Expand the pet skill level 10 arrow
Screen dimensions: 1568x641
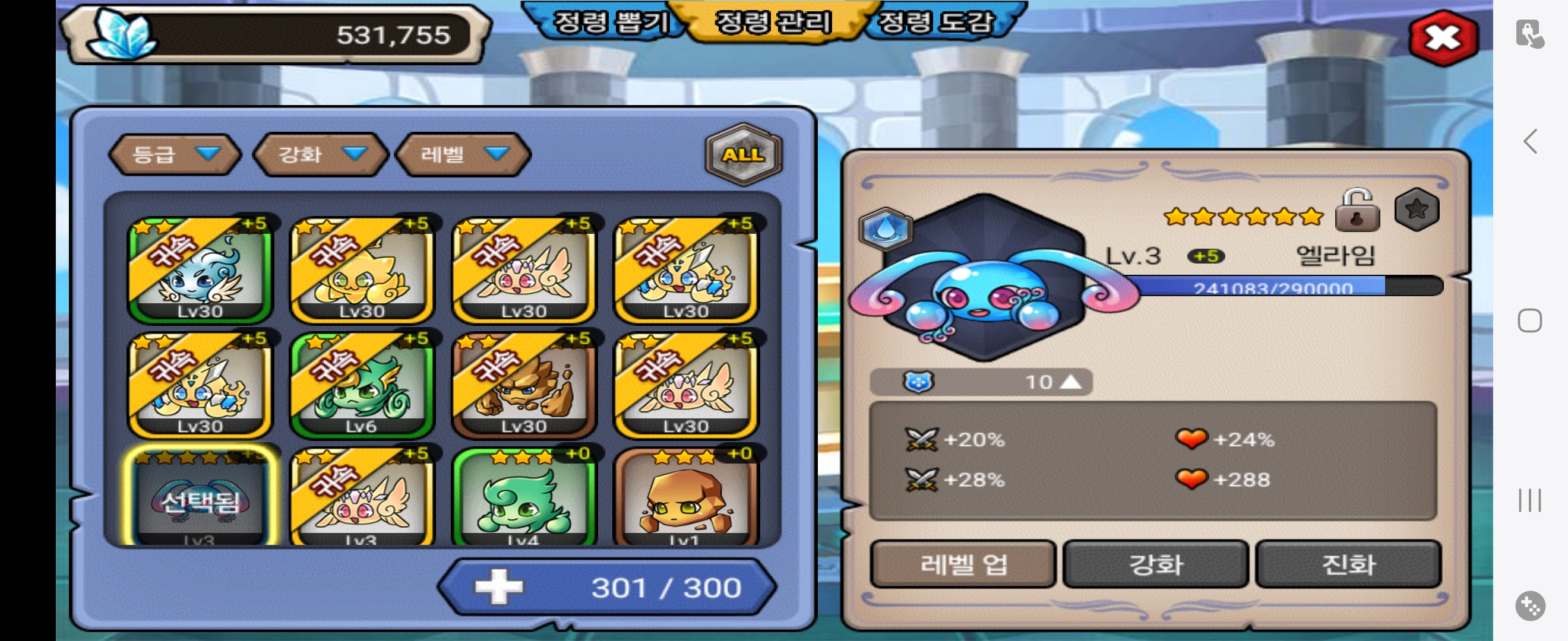click(x=1070, y=382)
